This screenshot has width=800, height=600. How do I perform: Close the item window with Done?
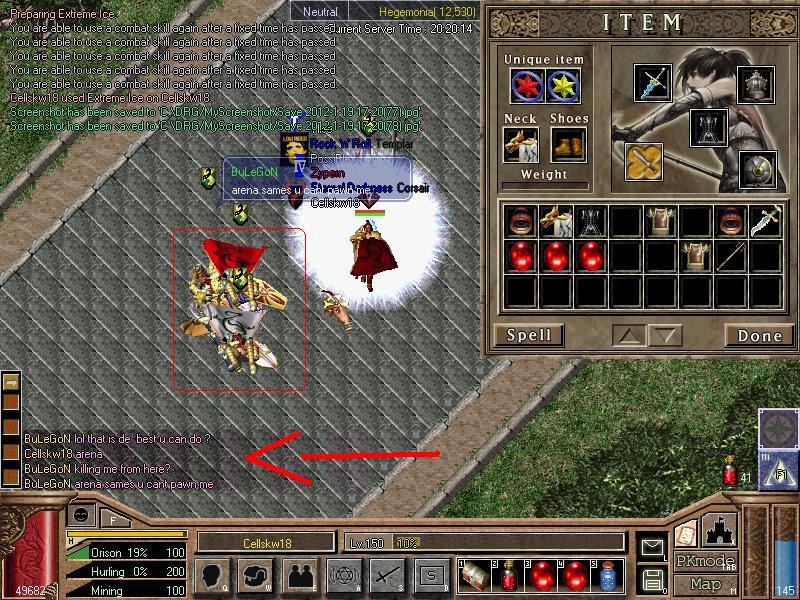click(x=759, y=335)
